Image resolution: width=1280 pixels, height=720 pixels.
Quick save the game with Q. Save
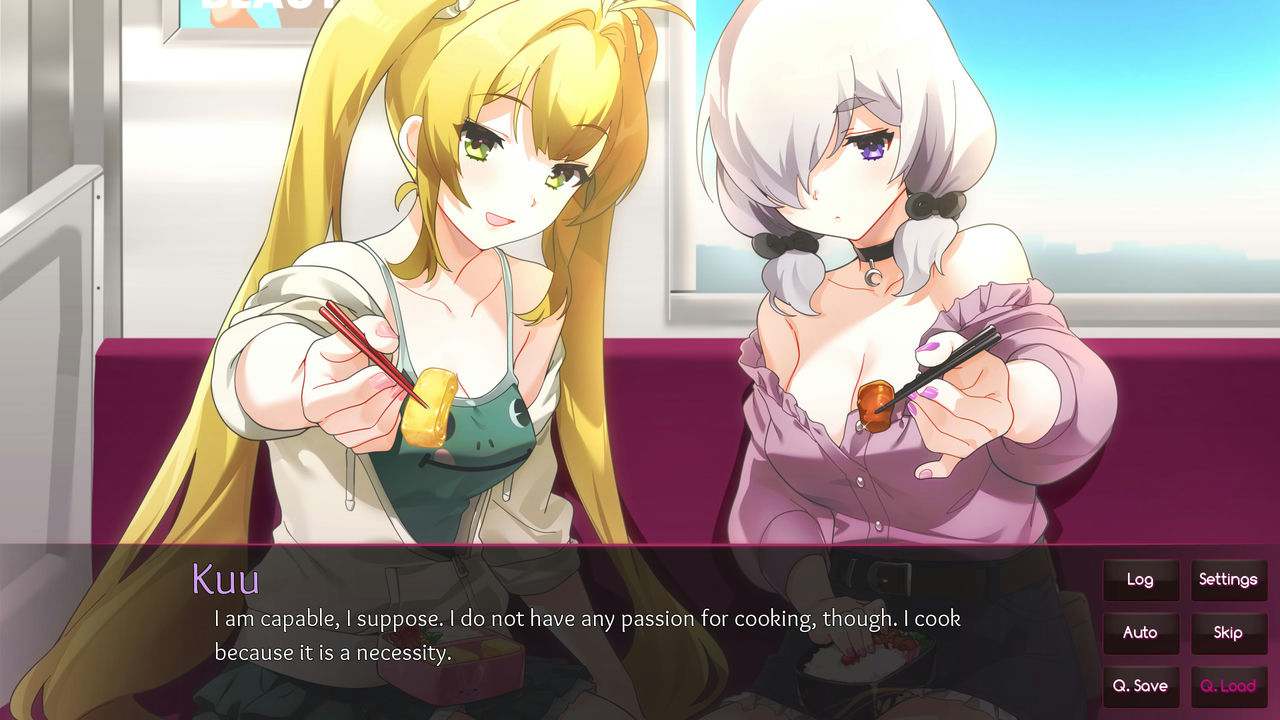point(1141,686)
